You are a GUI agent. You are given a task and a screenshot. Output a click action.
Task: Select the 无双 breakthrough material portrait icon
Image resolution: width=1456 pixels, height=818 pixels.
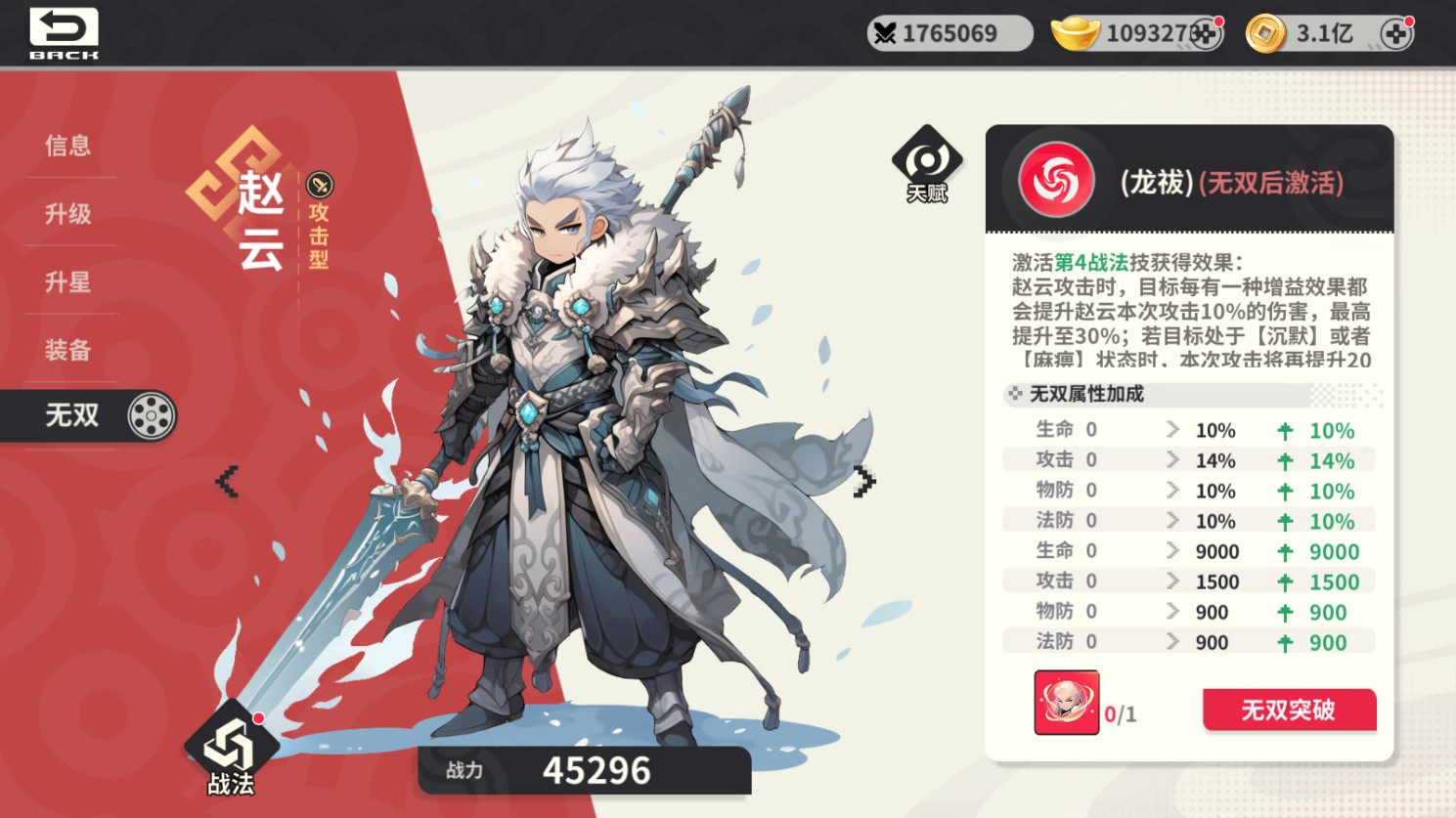click(x=1066, y=702)
